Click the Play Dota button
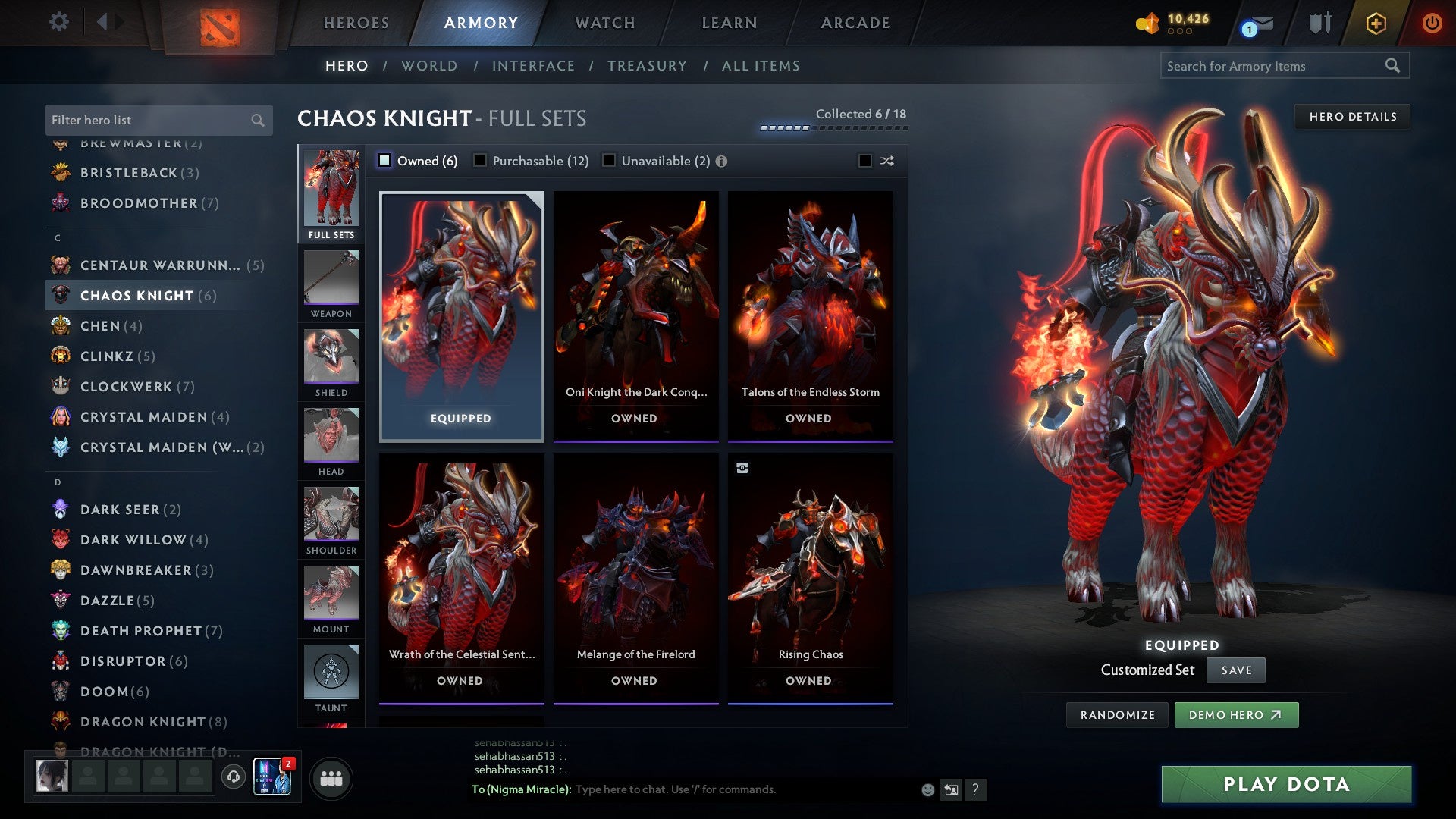This screenshot has width=1456, height=819. click(x=1286, y=784)
